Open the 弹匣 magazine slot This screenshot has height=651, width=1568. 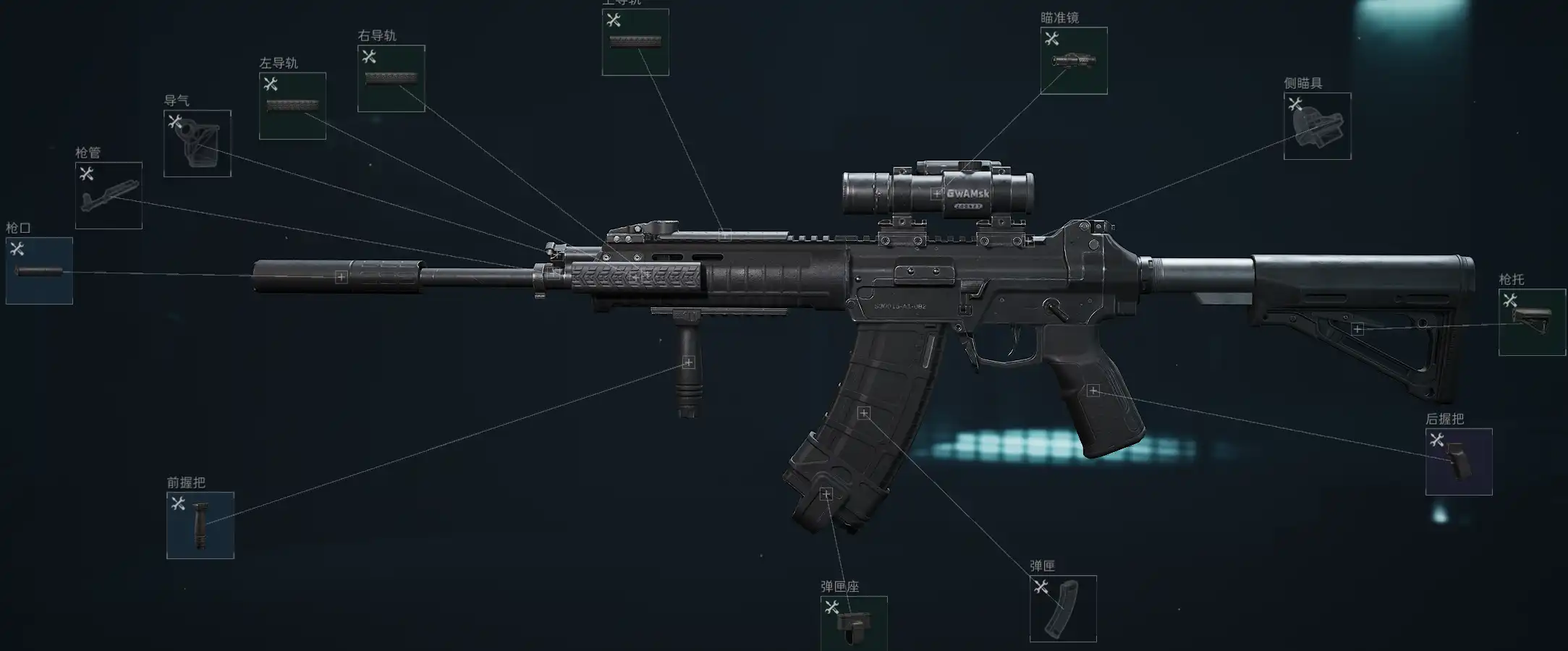click(x=1063, y=608)
